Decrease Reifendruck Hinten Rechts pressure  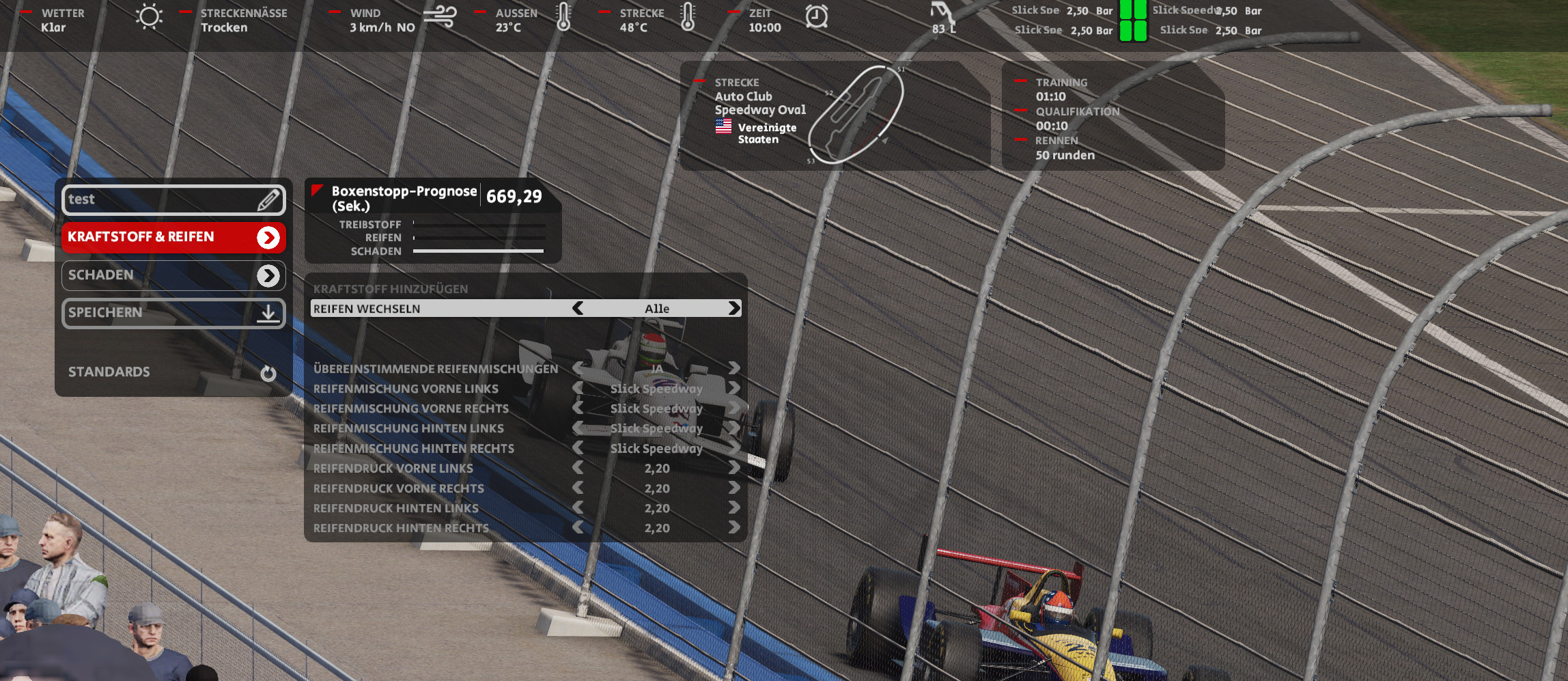pos(578,528)
